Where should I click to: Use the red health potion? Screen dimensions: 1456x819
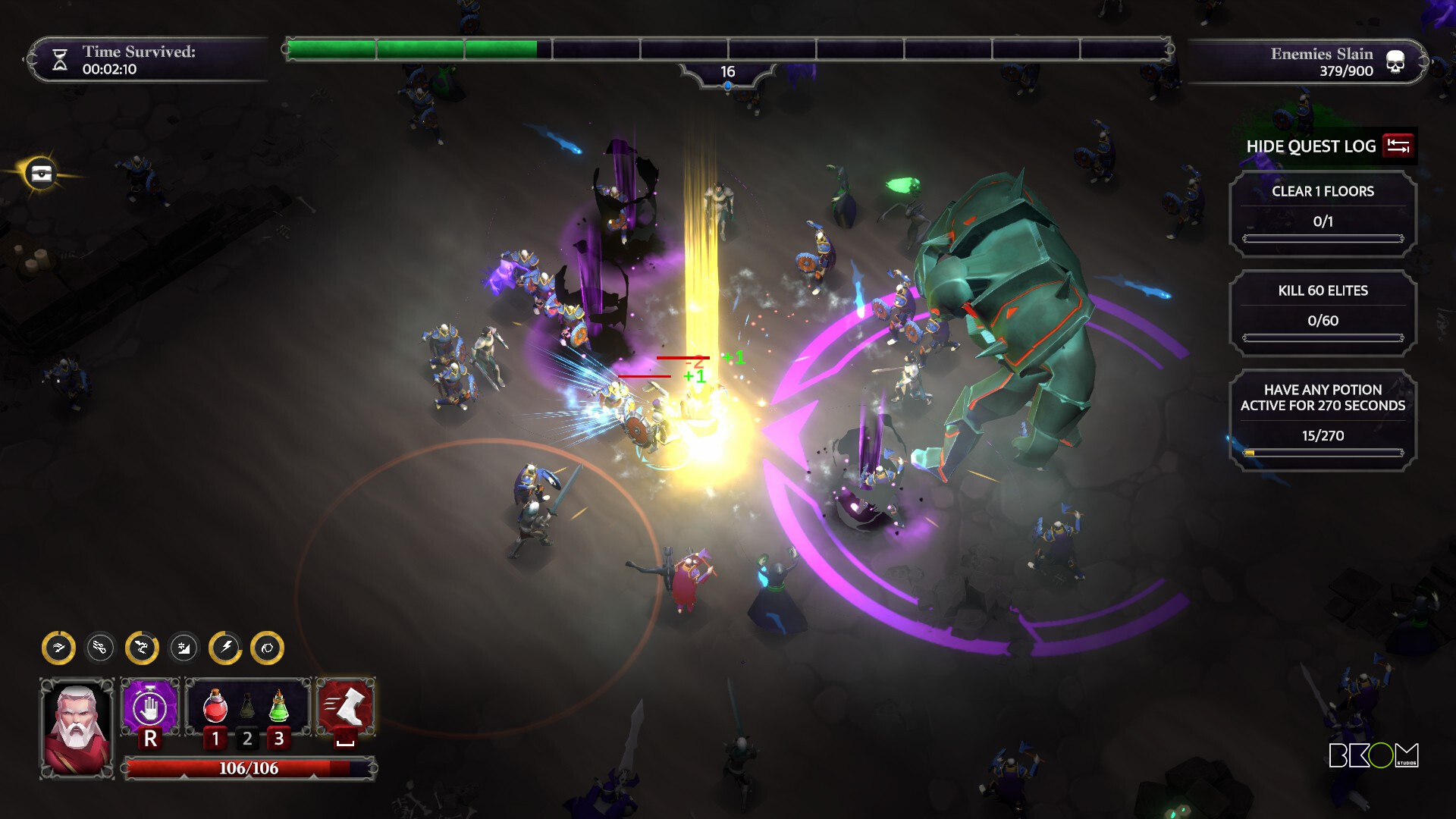point(215,707)
